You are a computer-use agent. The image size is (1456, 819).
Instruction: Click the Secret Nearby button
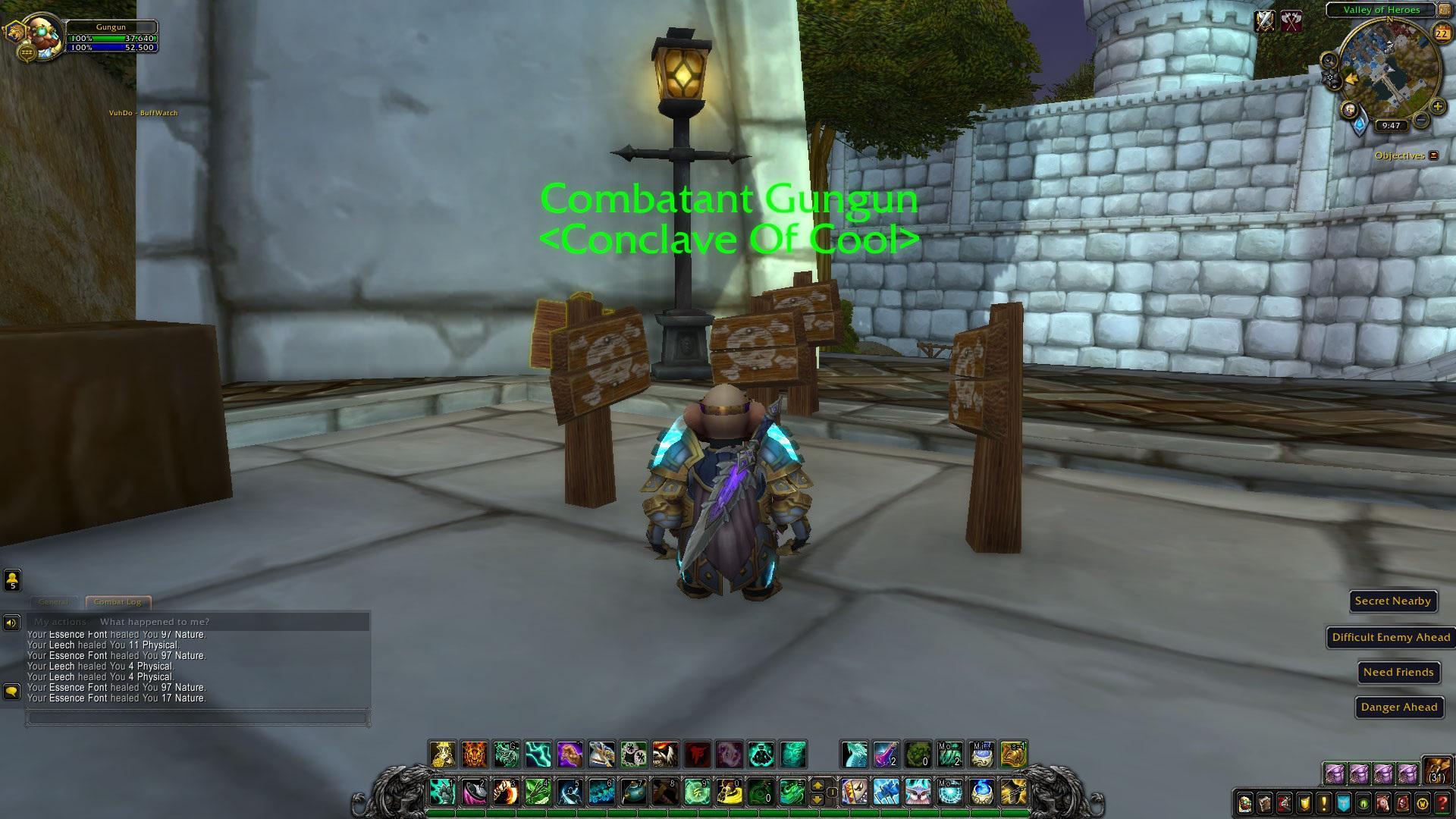coord(1393,601)
